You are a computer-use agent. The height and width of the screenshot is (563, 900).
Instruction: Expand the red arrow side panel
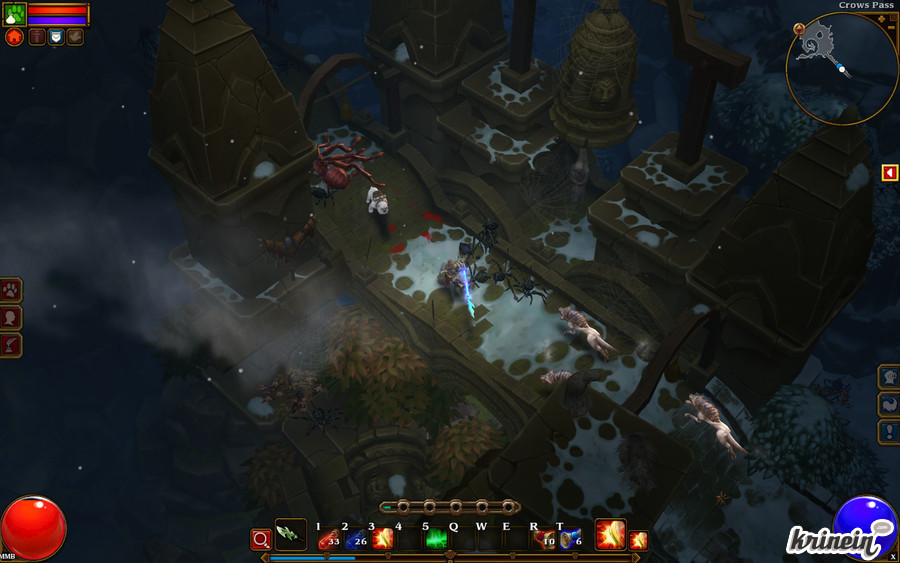[x=889, y=173]
